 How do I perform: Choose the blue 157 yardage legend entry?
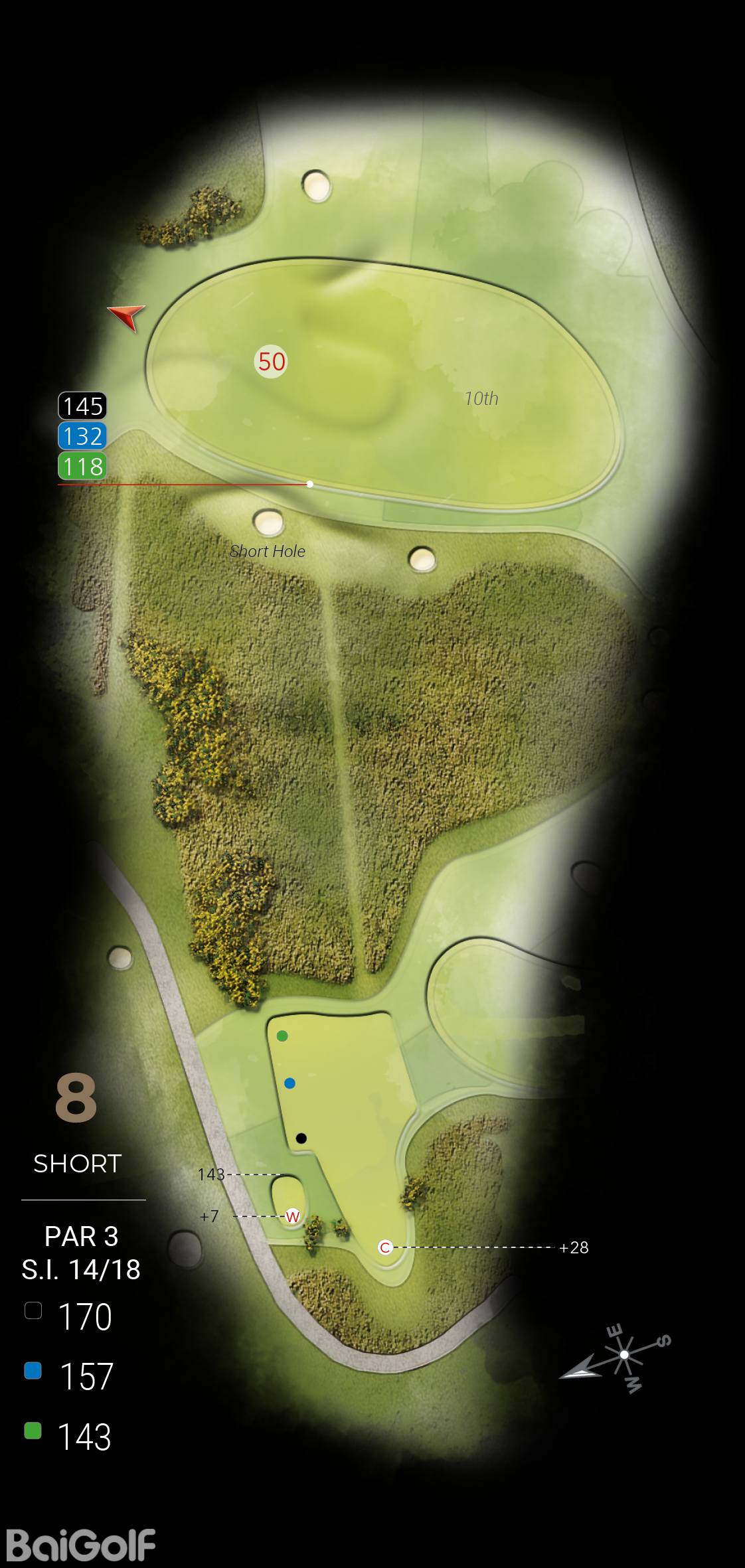coord(69,1376)
